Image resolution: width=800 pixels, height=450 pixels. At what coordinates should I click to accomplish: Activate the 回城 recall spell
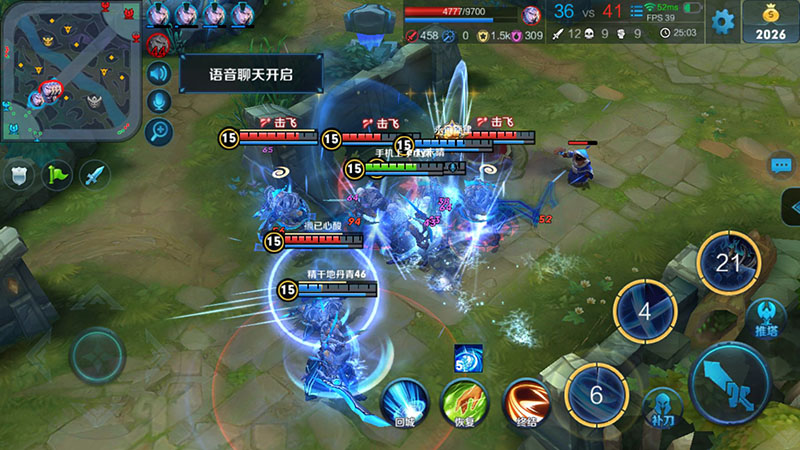tap(404, 402)
